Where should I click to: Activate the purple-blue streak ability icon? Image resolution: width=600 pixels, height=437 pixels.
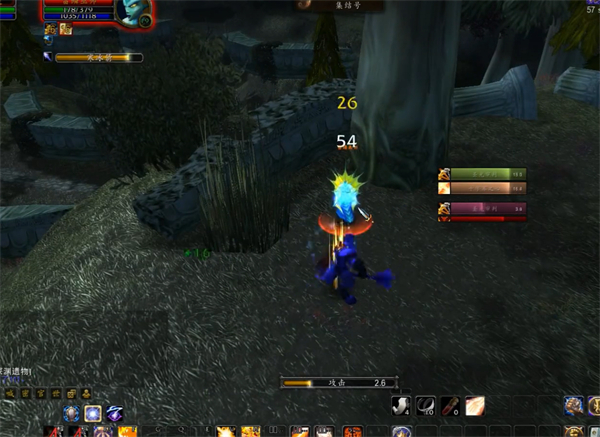coord(116,413)
